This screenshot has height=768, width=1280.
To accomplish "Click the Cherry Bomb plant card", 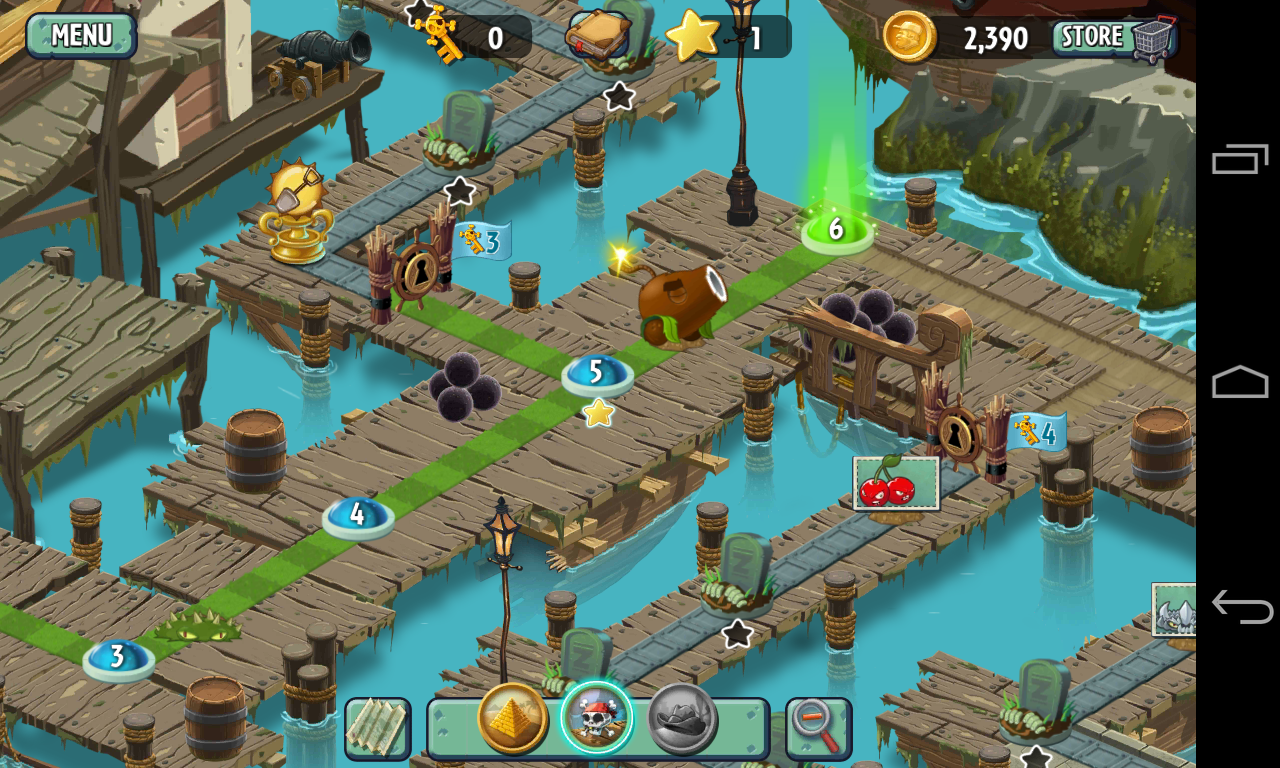I will point(895,483).
